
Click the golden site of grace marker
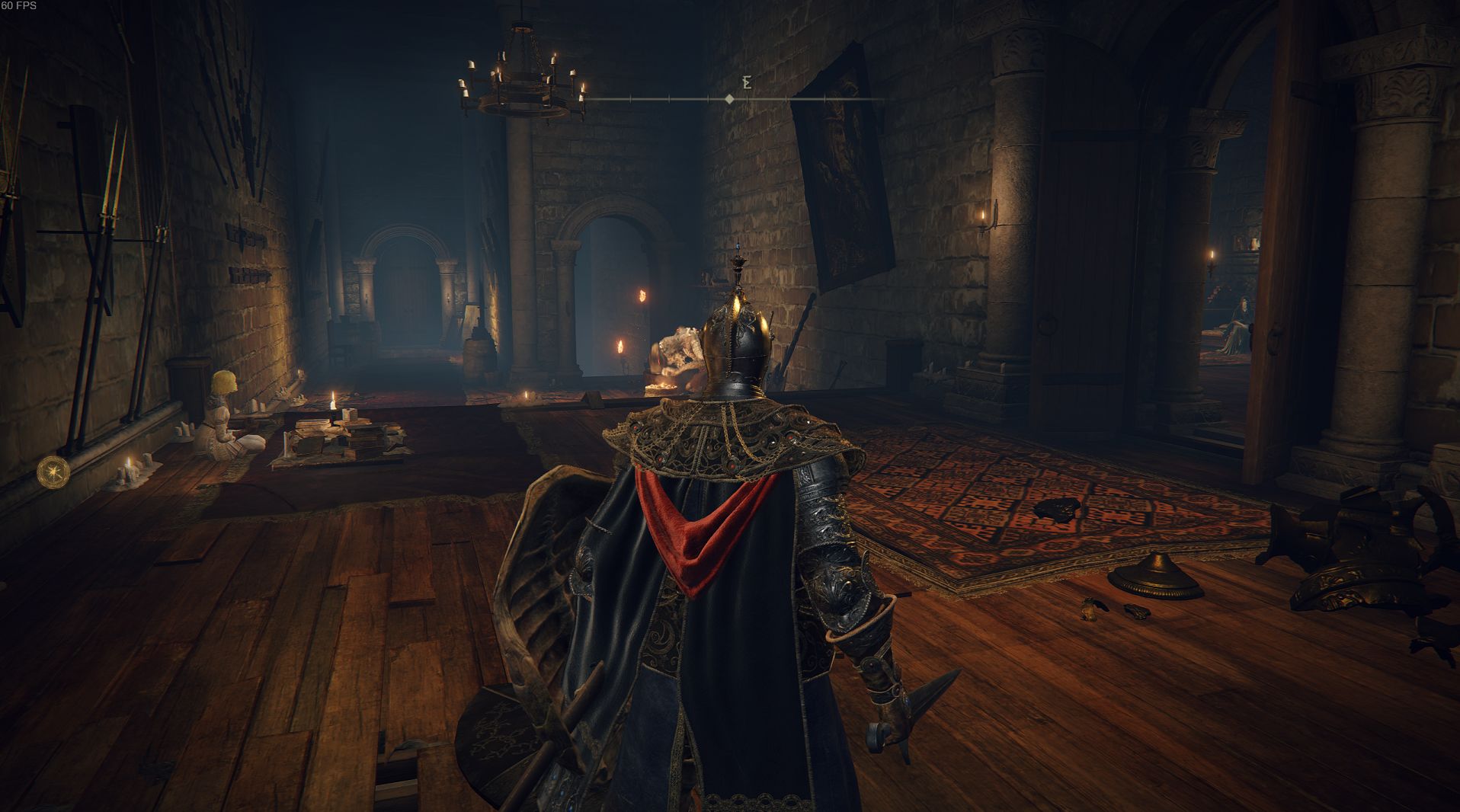(53, 472)
